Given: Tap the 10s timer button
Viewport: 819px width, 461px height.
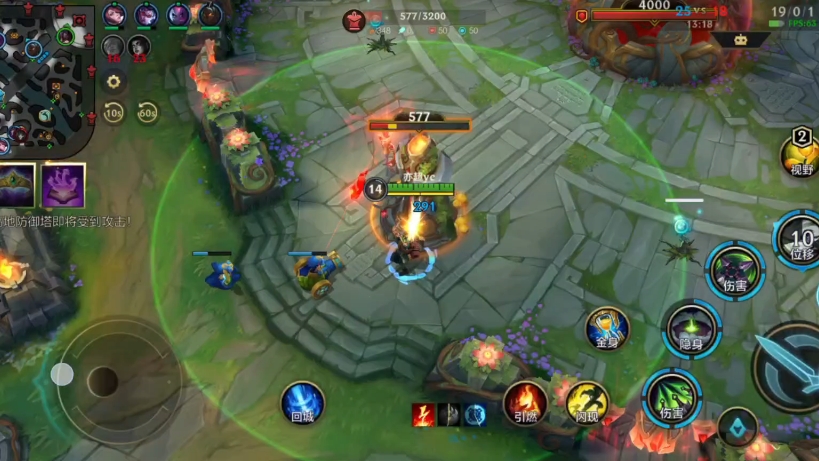Looking at the screenshot, I should 114,113.
